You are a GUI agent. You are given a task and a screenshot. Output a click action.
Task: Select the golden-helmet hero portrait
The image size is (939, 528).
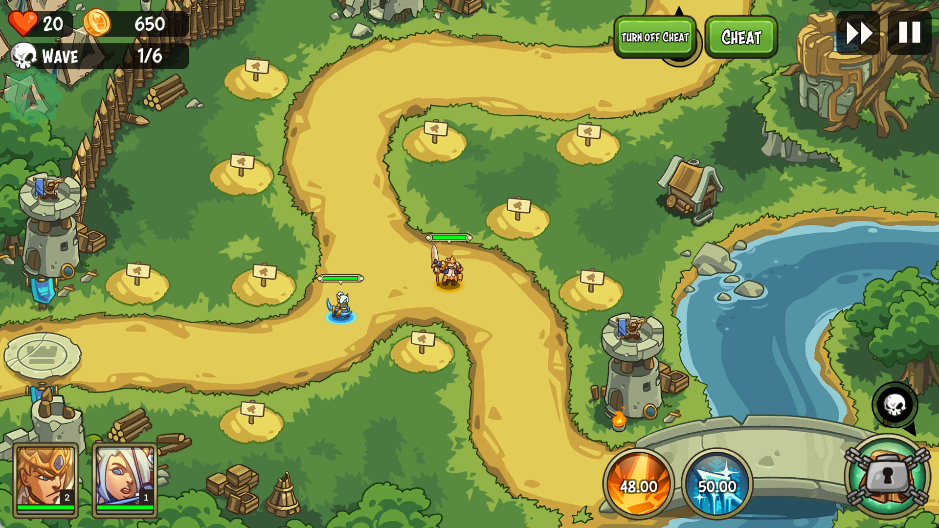click(46, 479)
